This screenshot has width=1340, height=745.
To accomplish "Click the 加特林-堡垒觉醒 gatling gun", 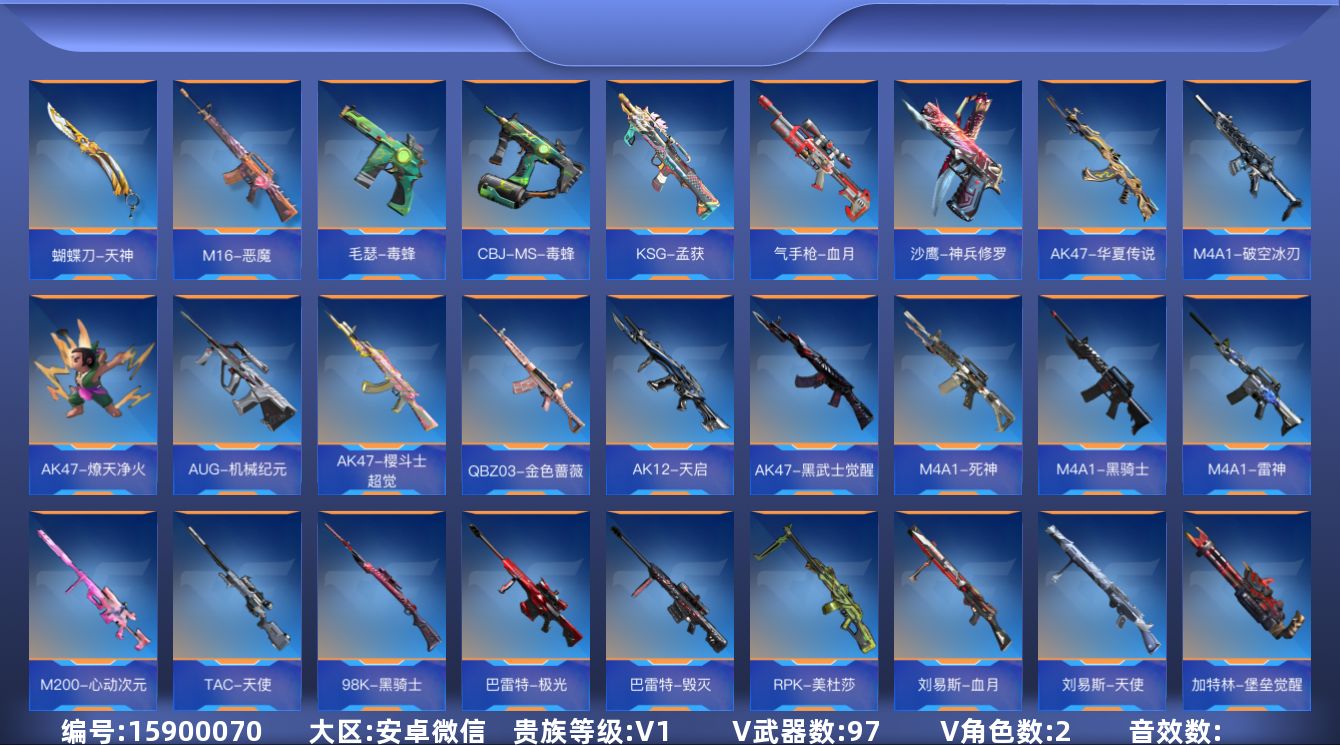I will [1245, 600].
